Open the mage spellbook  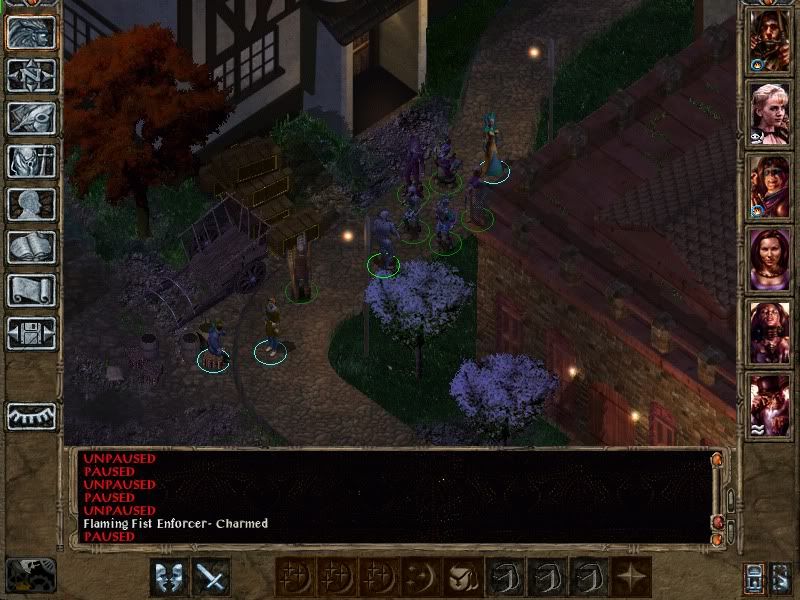pos(31,247)
